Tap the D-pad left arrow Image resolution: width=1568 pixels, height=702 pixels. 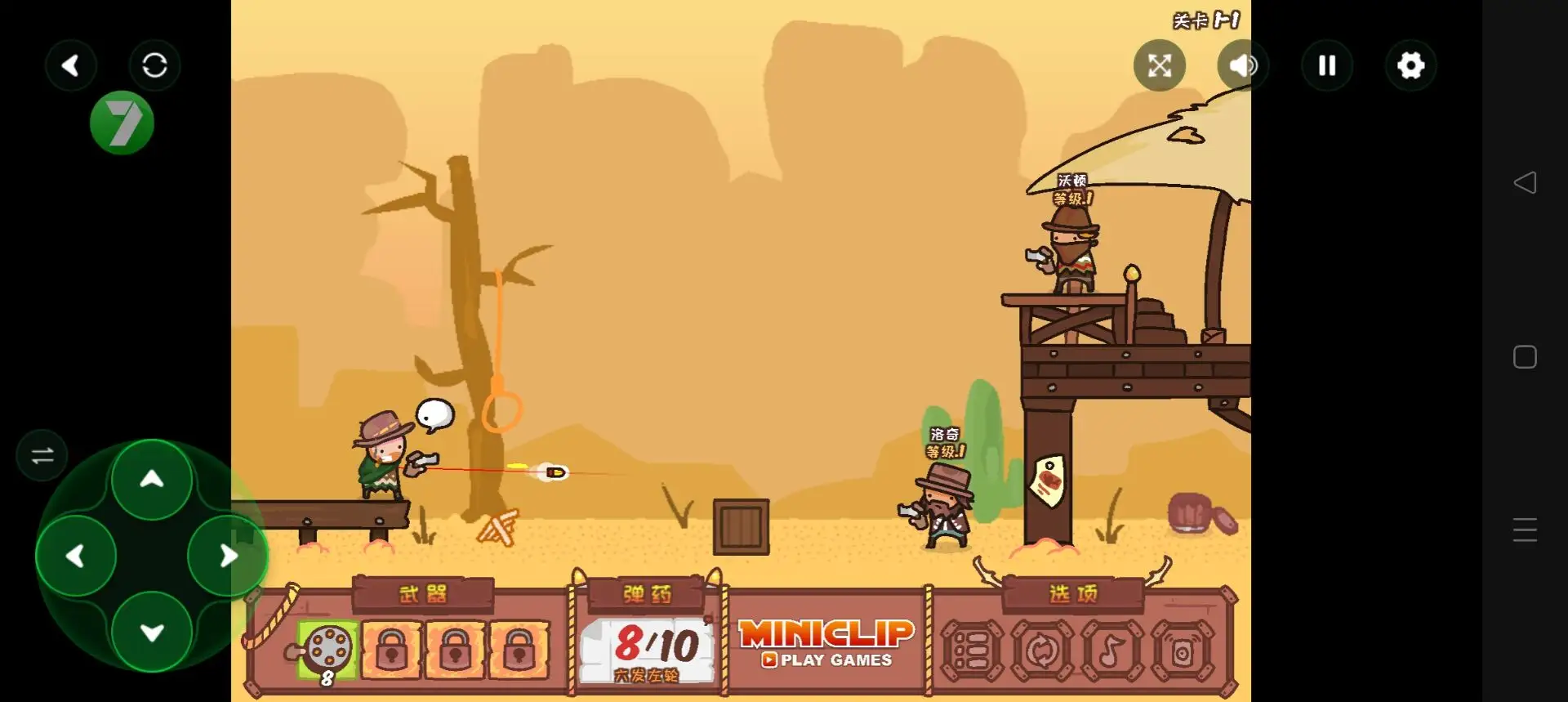76,557
